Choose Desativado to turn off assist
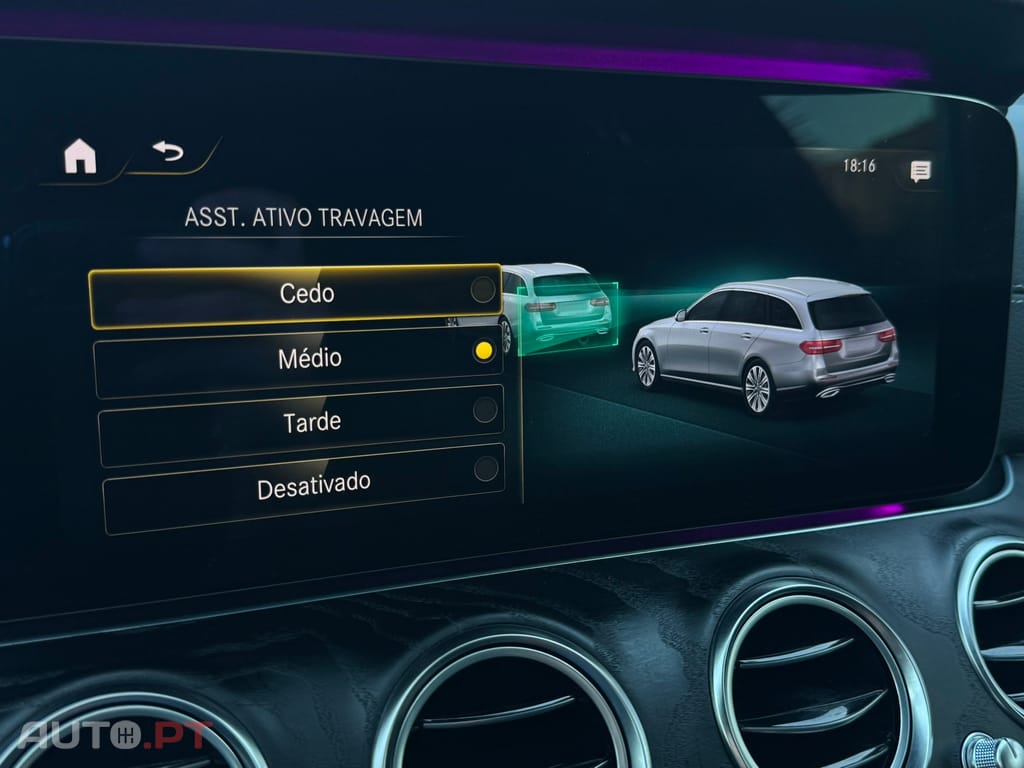 click(x=303, y=488)
